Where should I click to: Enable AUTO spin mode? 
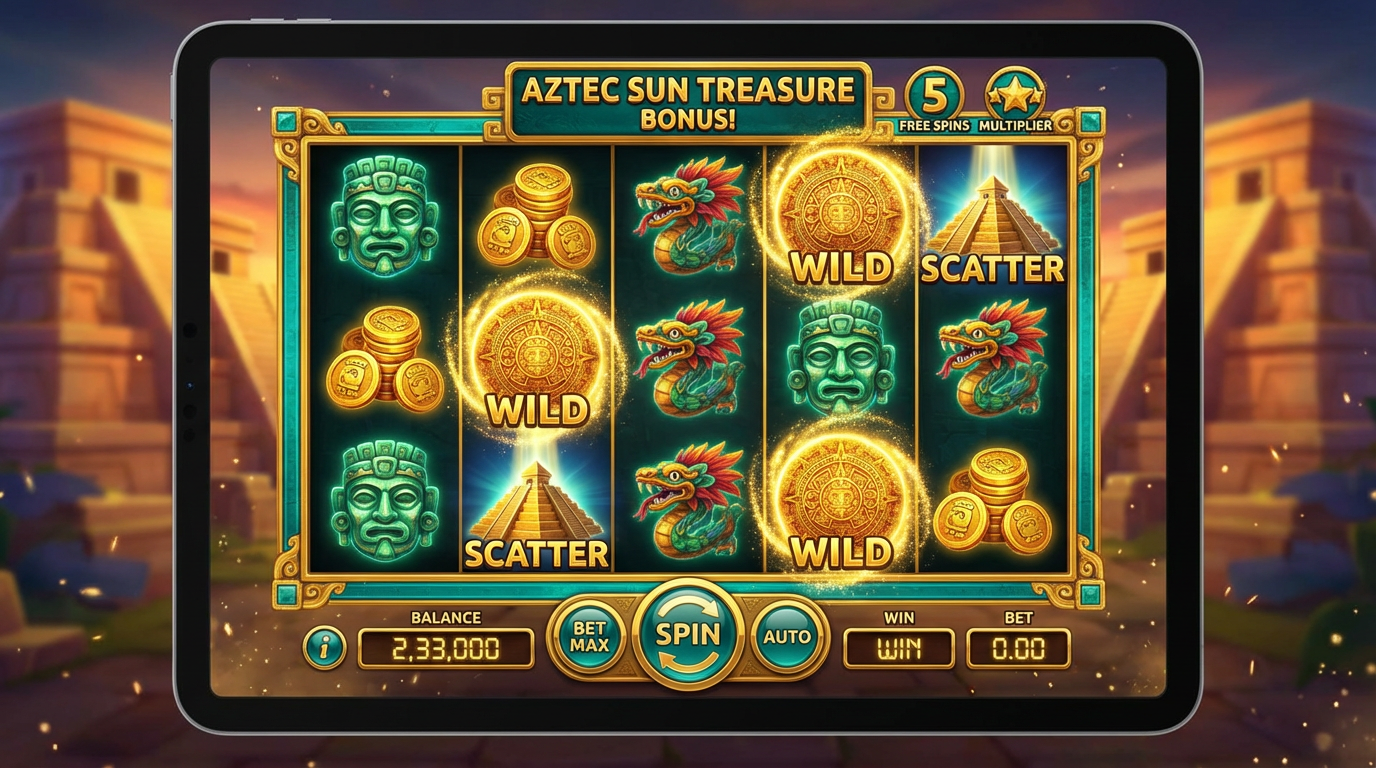(788, 634)
